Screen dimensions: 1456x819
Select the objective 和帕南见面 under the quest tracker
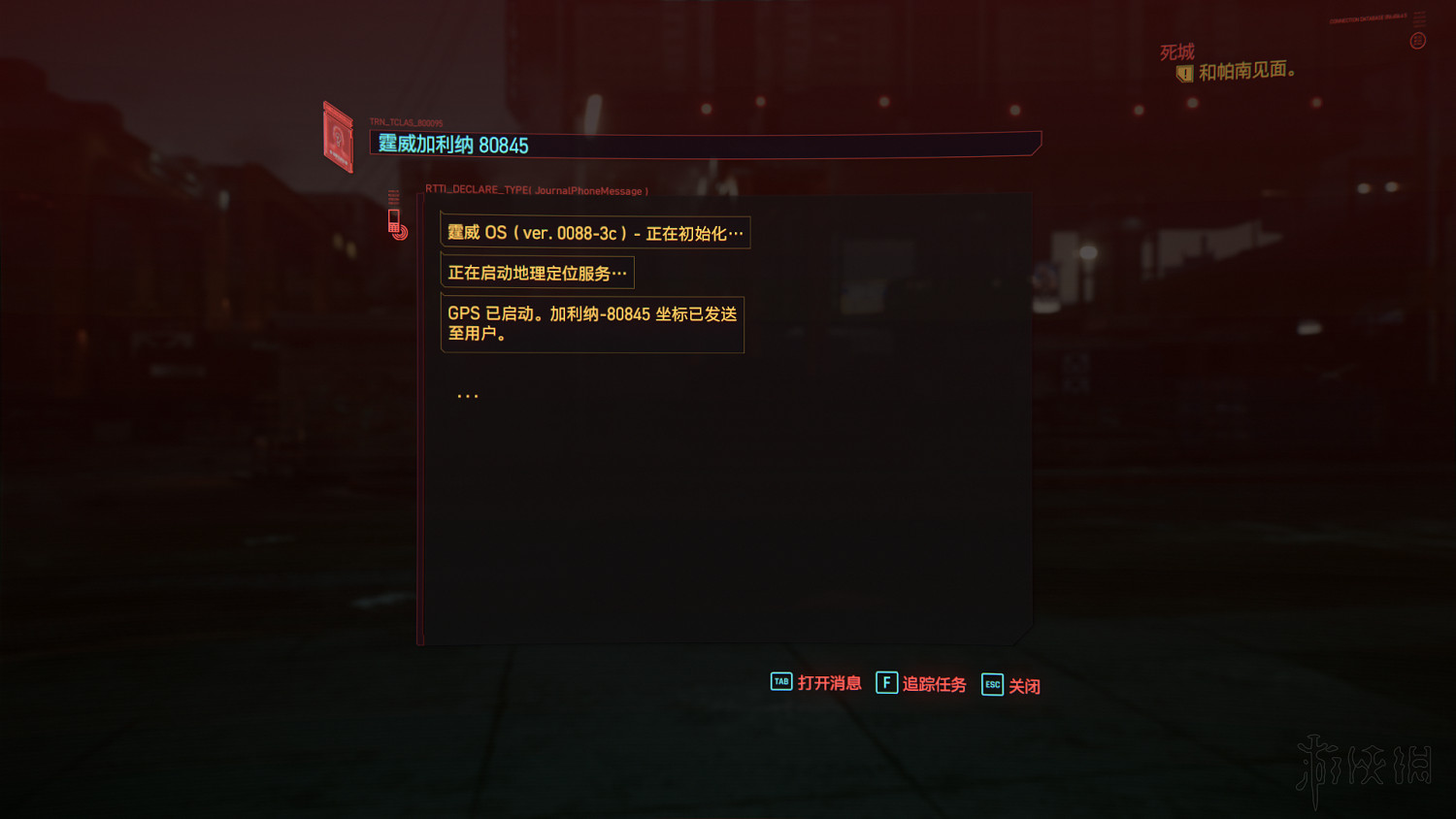click(x=1248, y=71)
